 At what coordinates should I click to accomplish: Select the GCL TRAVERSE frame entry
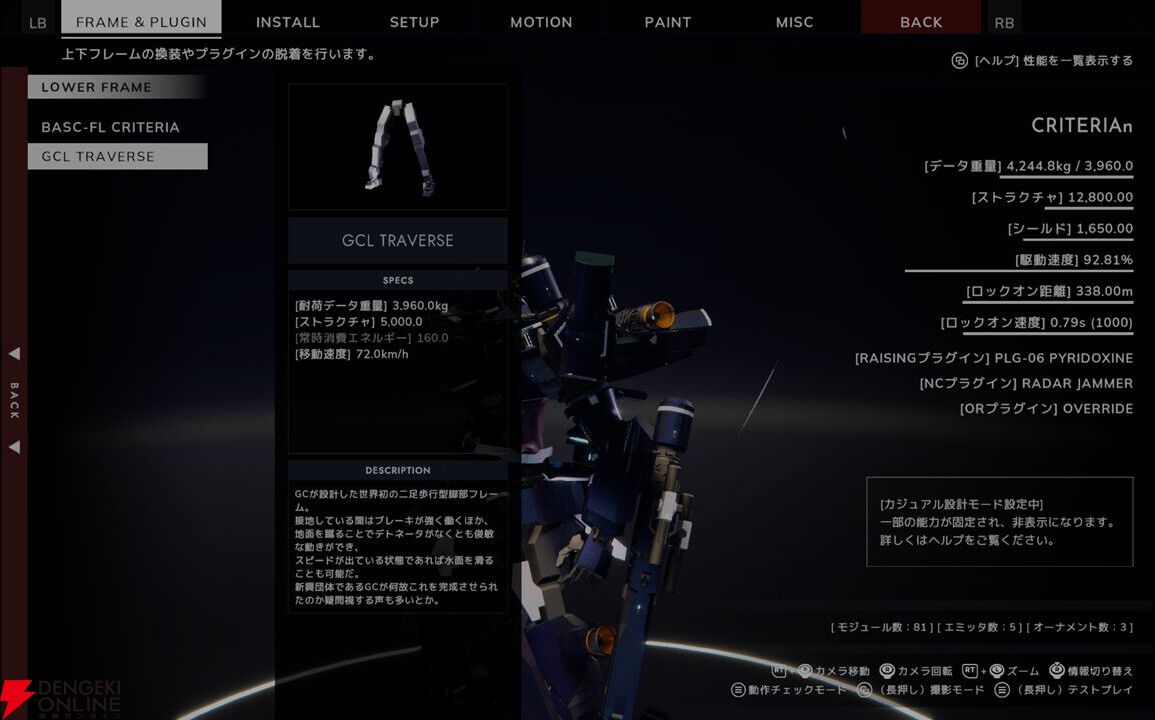point(117,156)
